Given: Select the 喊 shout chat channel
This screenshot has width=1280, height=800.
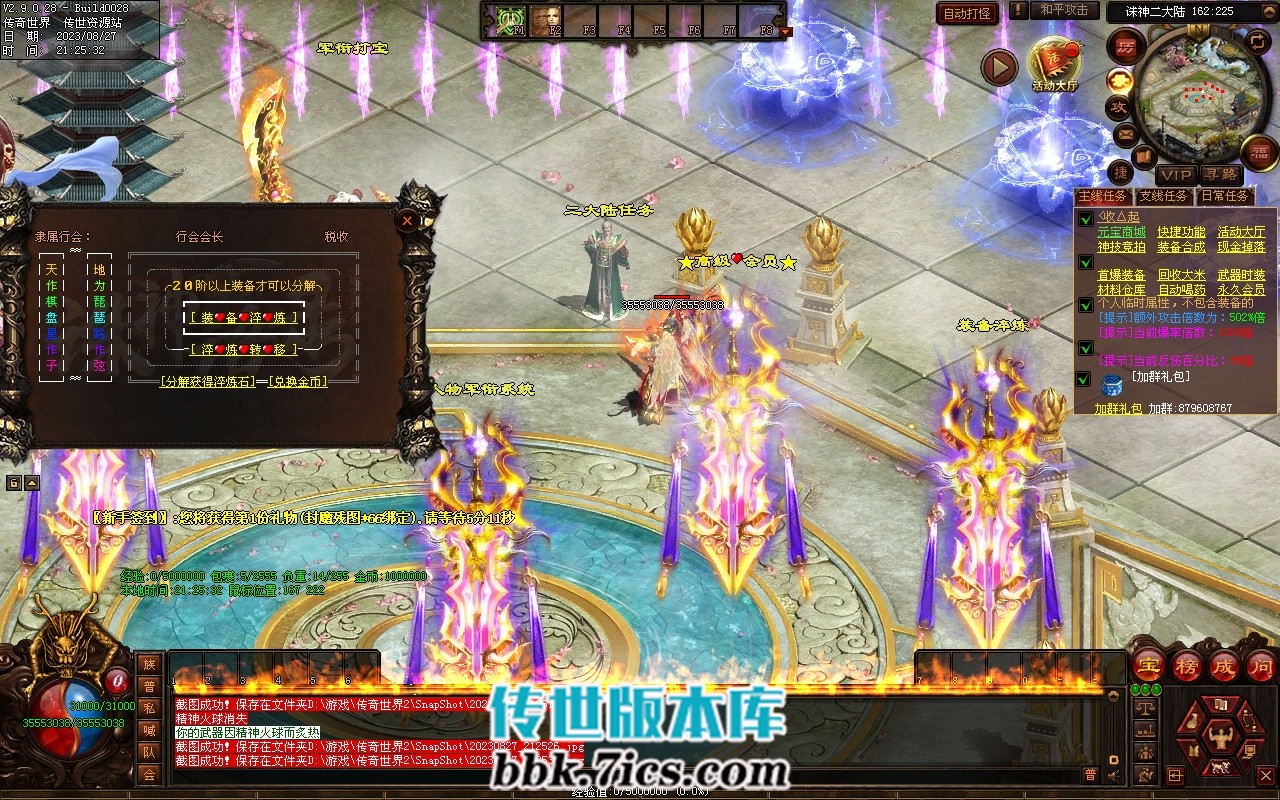Looking at the screenshot, I should (149, 730).
